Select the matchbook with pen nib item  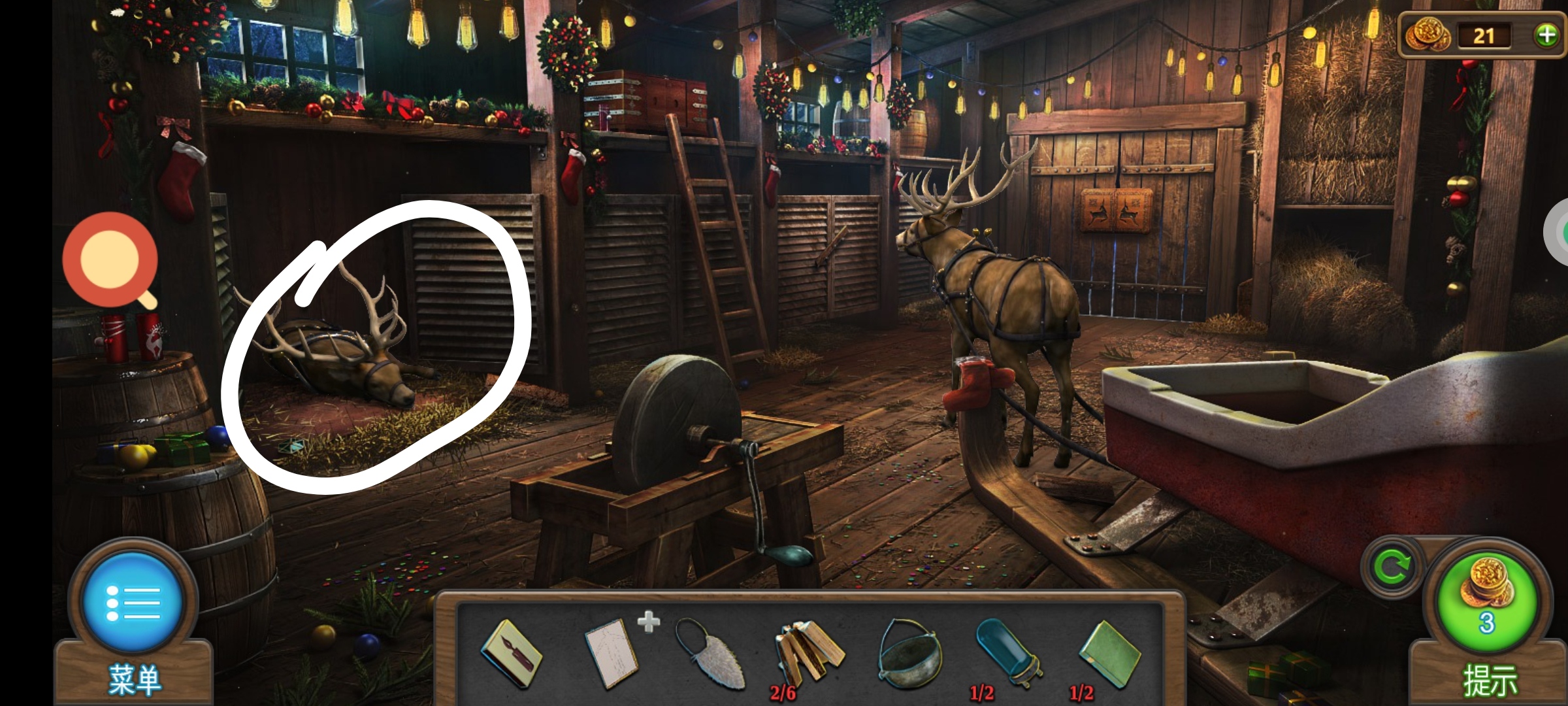[x=512, y=654]
